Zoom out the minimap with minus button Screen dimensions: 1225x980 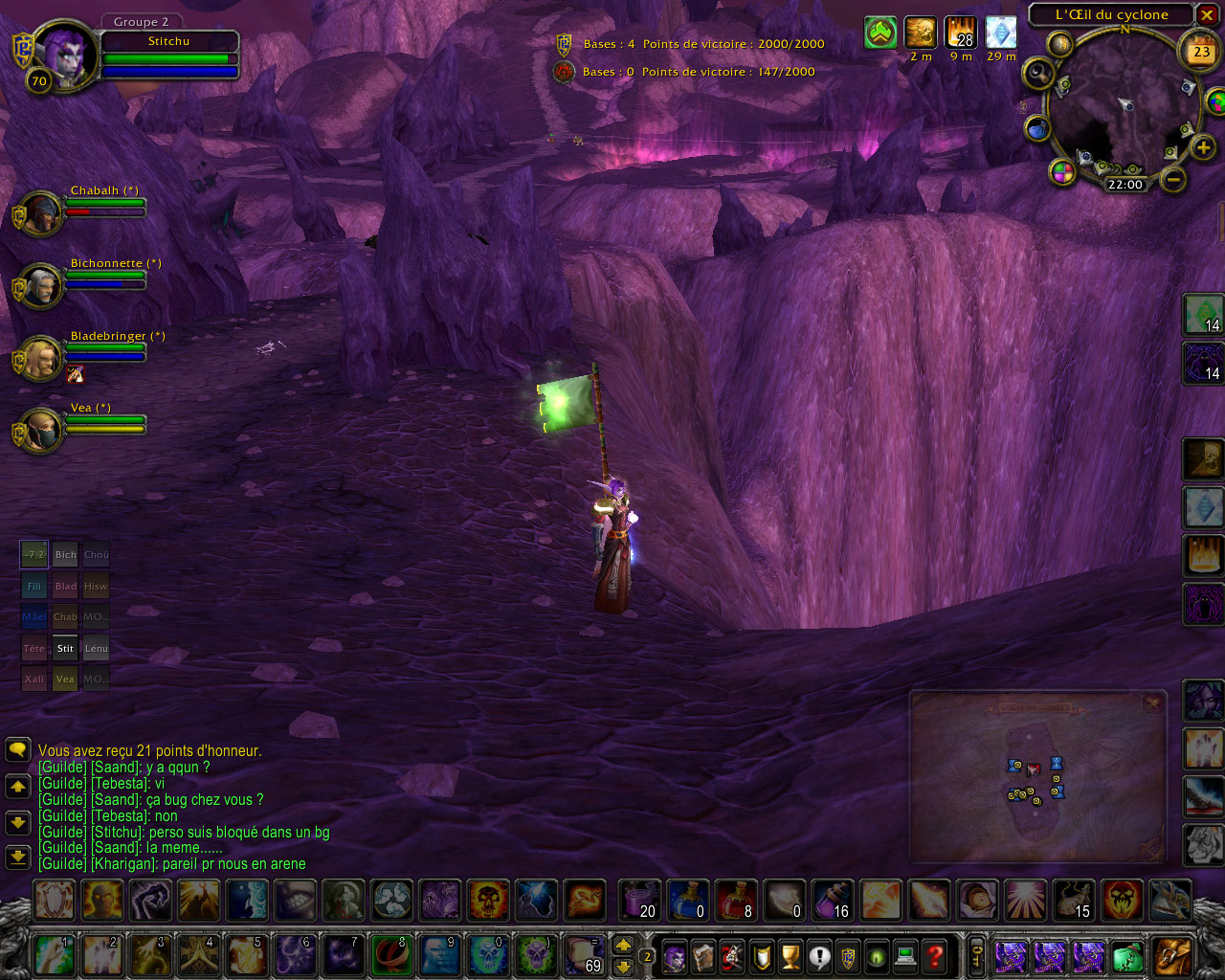[x=1173, y=179]
